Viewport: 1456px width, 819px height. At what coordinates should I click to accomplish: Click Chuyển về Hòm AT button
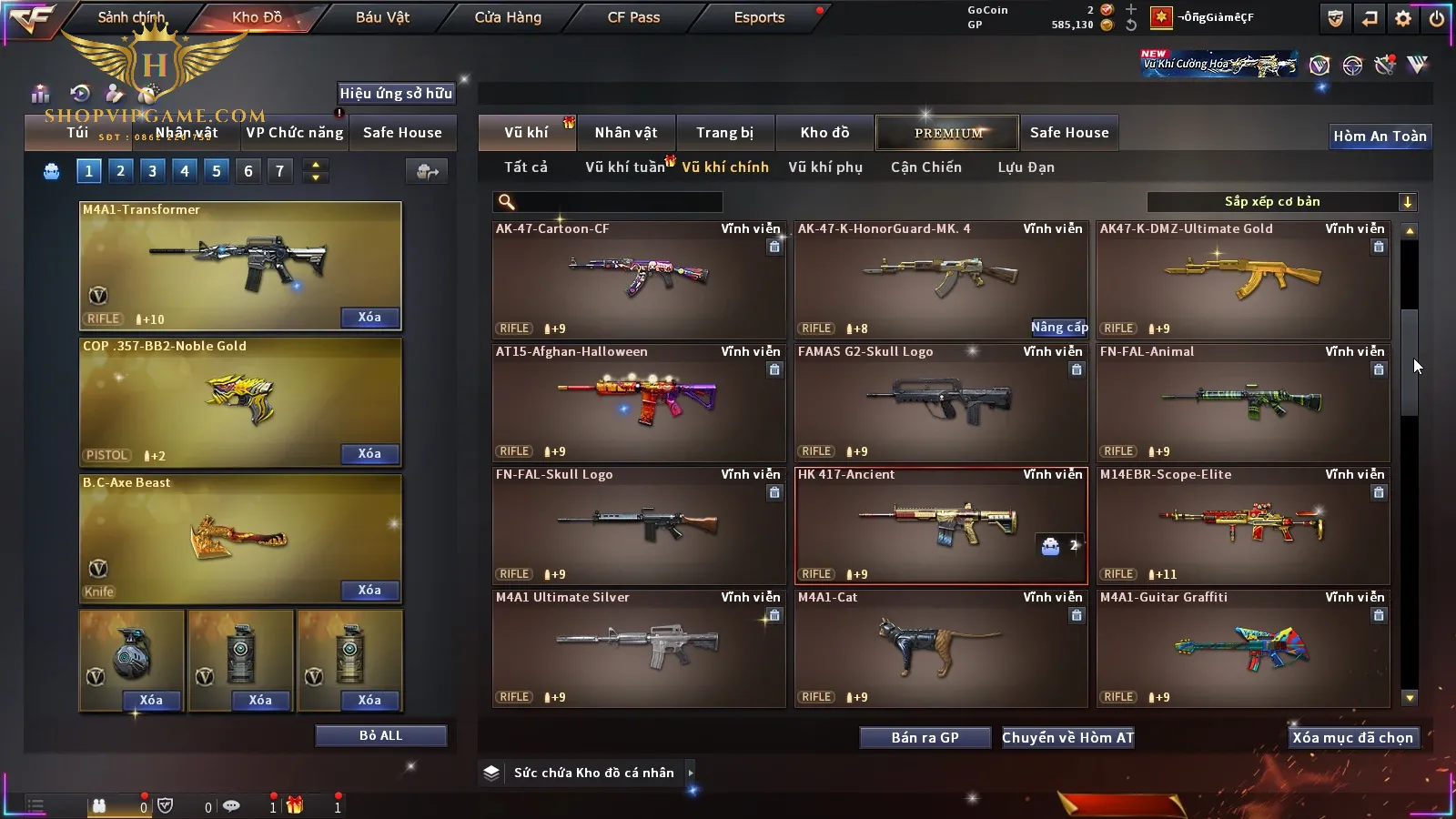[1067, 738]
